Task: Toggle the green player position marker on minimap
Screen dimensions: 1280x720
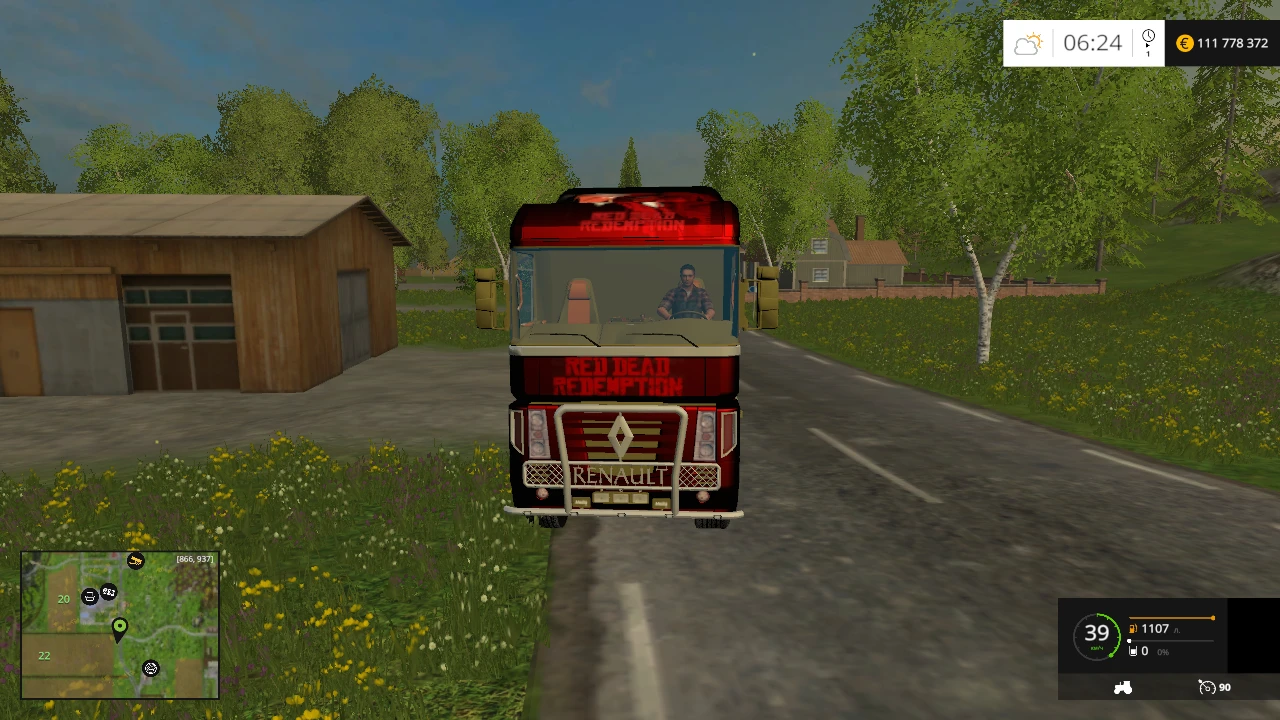Action: click(x=120, y=627)
